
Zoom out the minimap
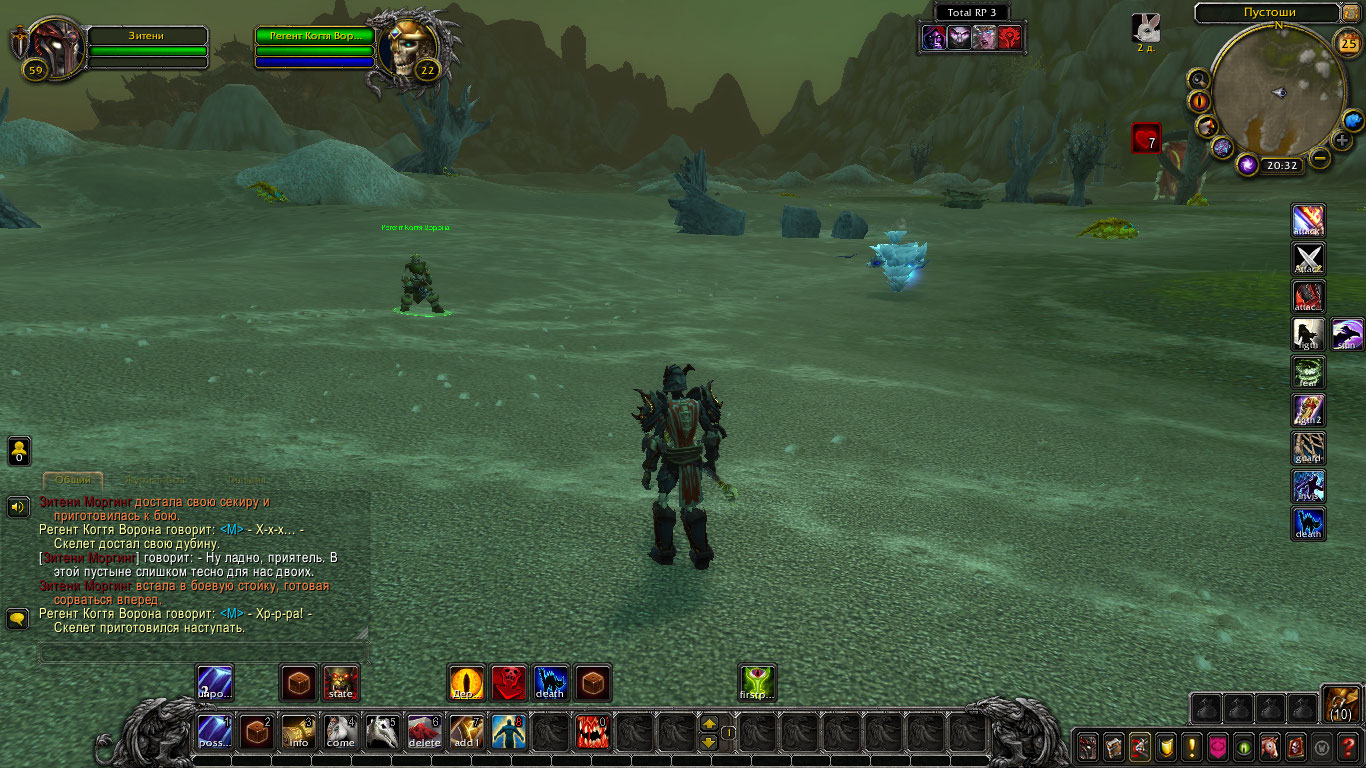point(1320,158)
